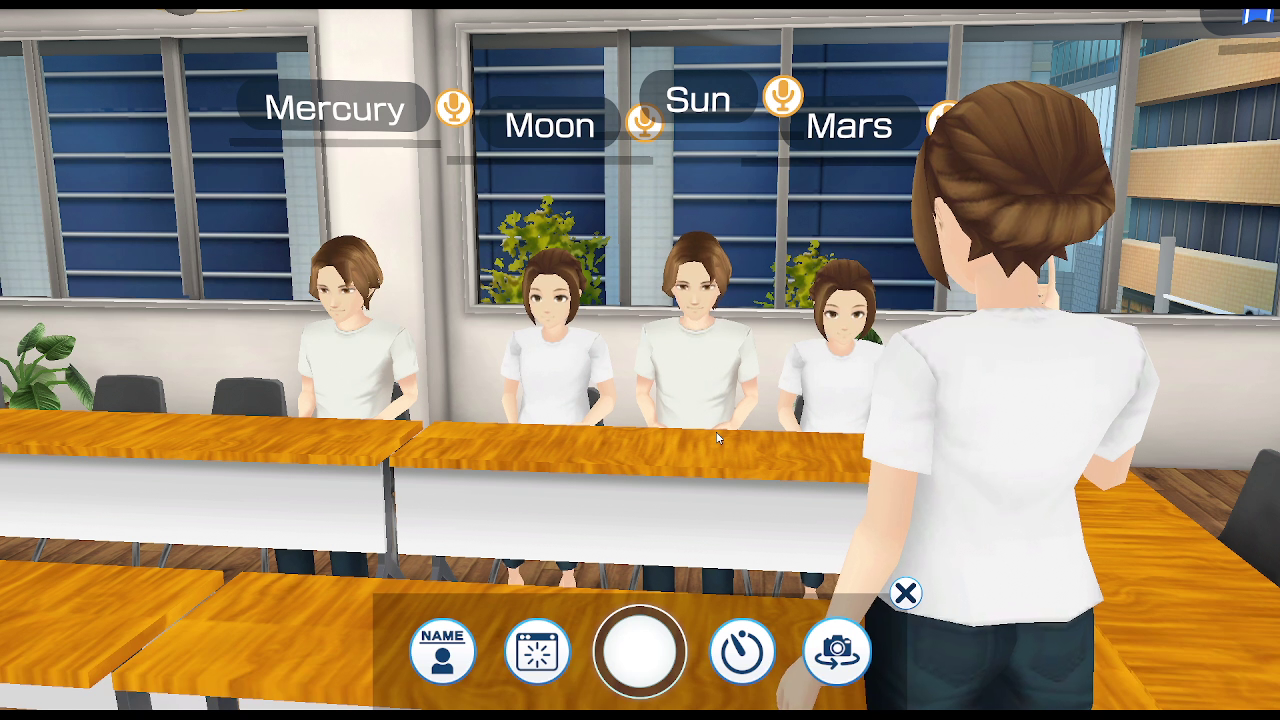Open the self-timer stopwatch button
This screenshot has width=1280, height=720.
pyautogui.click(x=742, y=651)
